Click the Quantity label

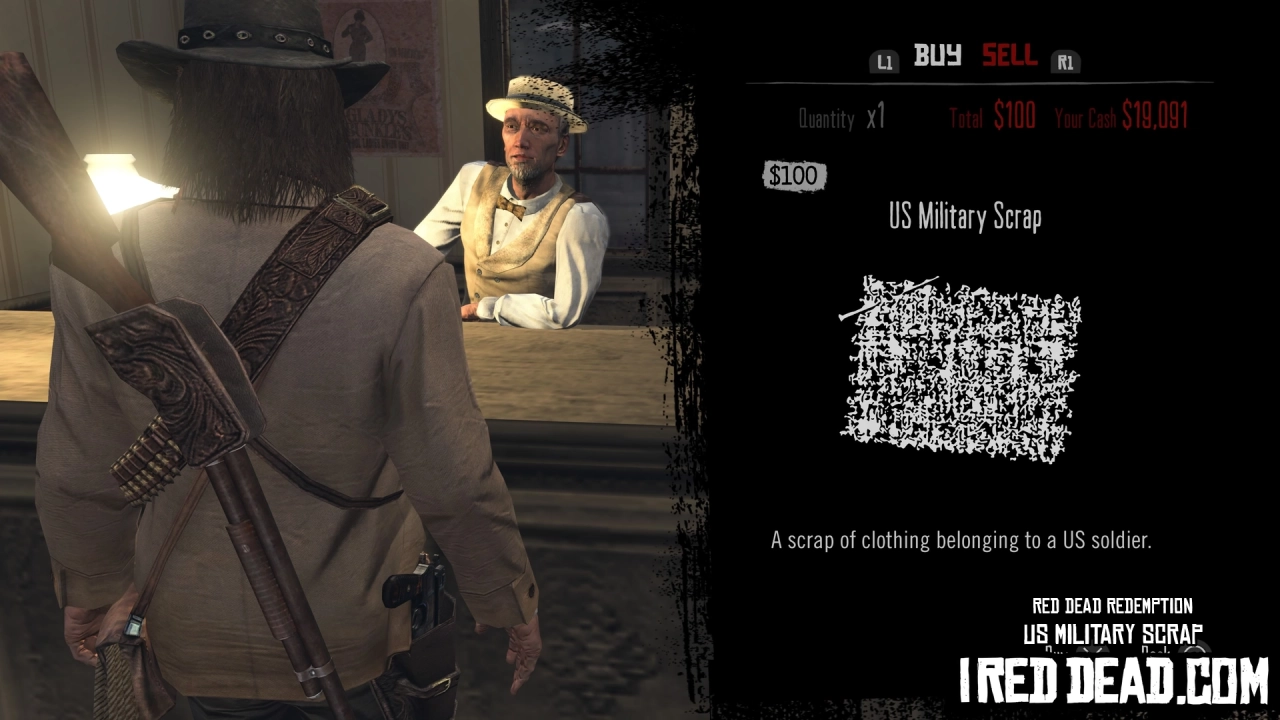coord(826,118)
